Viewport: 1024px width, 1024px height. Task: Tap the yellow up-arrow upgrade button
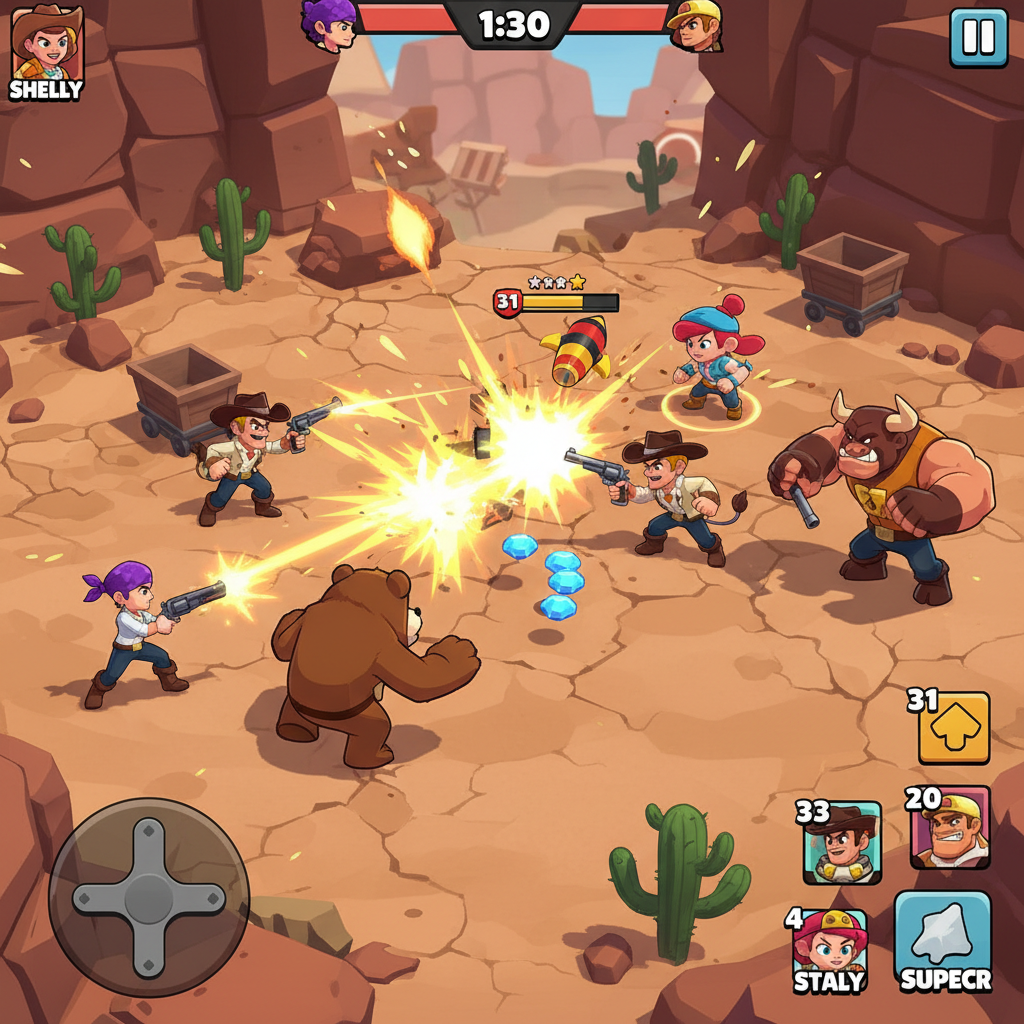953,728
